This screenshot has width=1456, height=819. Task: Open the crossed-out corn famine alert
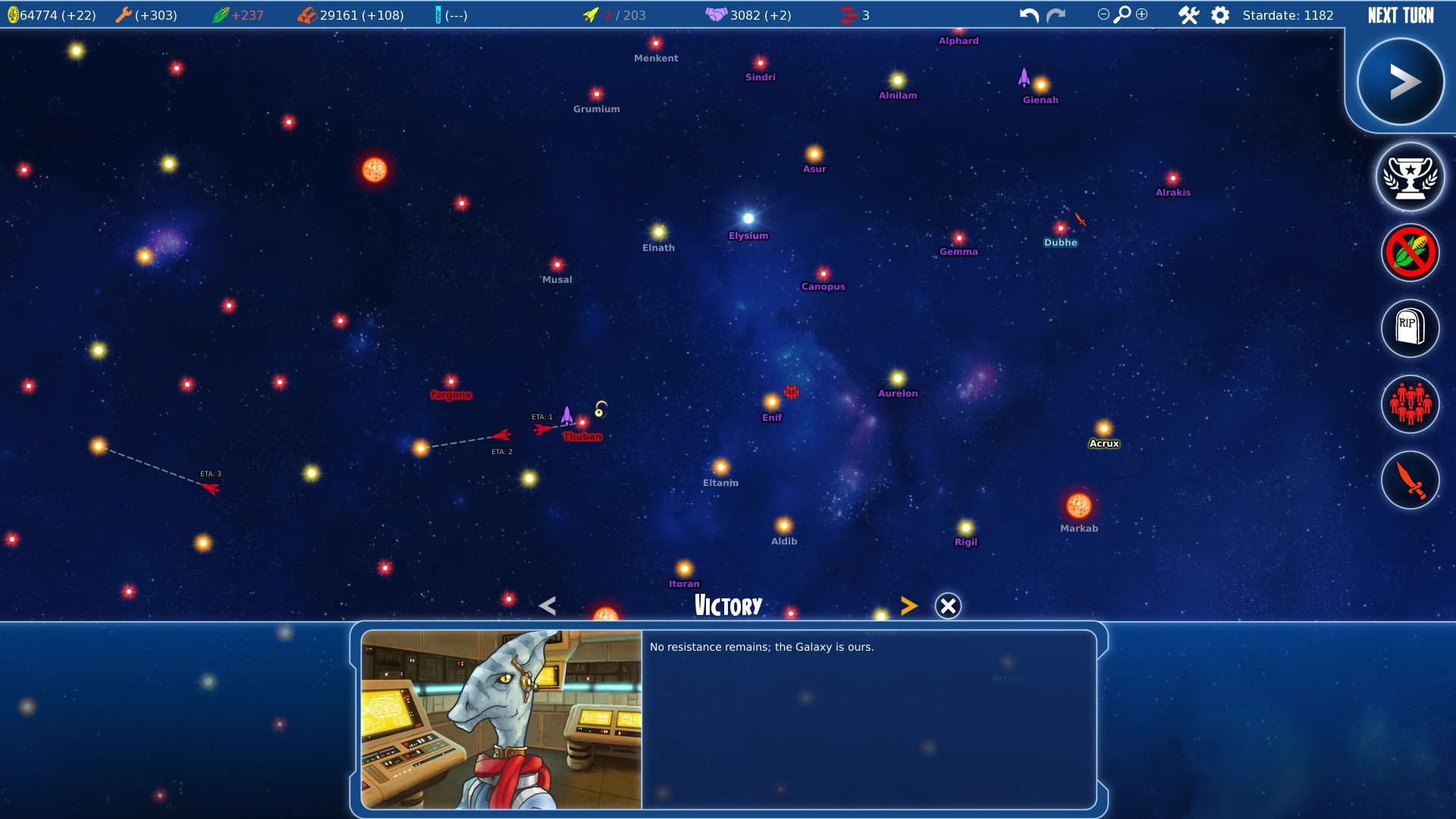(x=1410, y=253)
